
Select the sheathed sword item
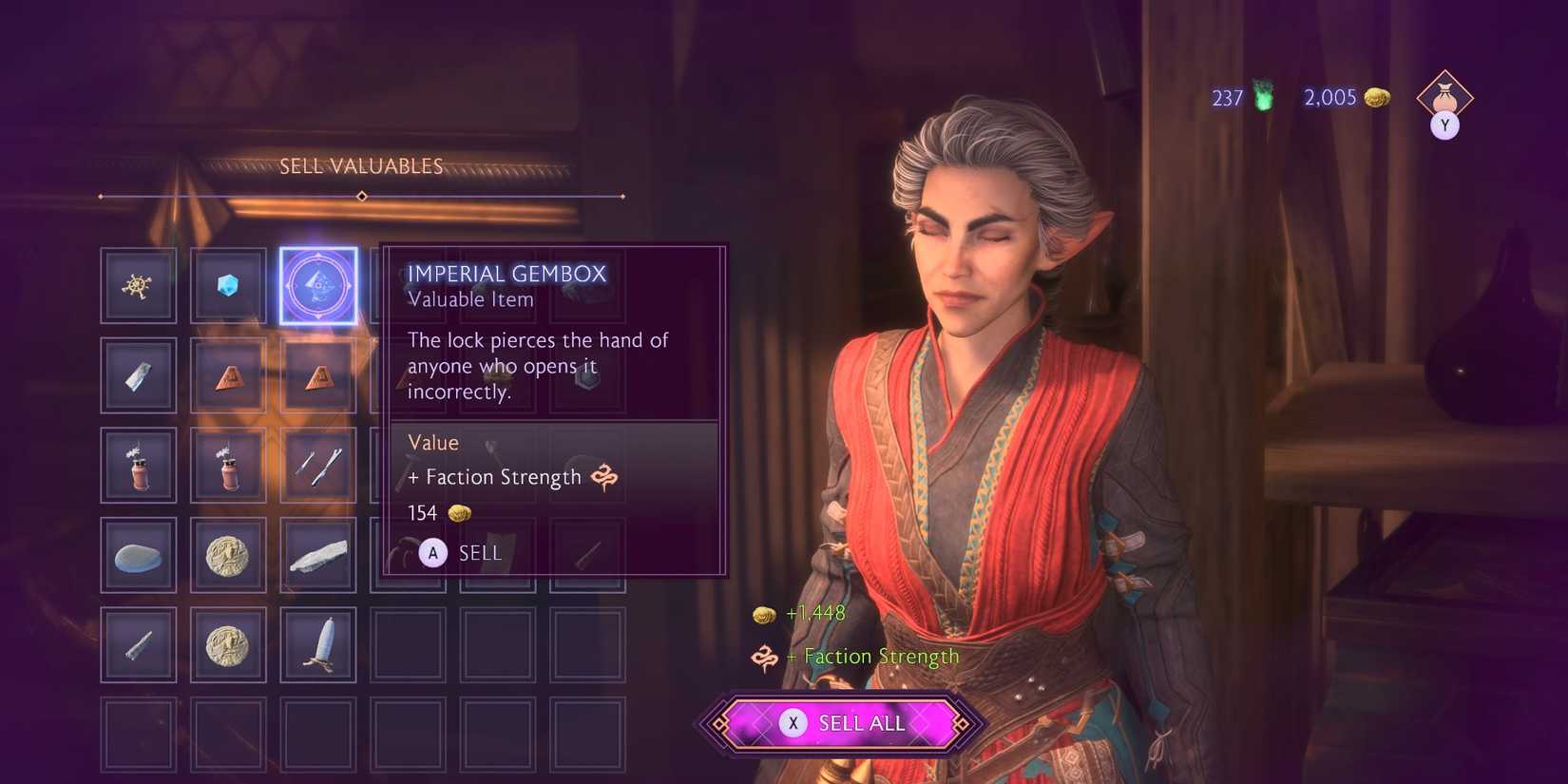[x=318, y=644]
